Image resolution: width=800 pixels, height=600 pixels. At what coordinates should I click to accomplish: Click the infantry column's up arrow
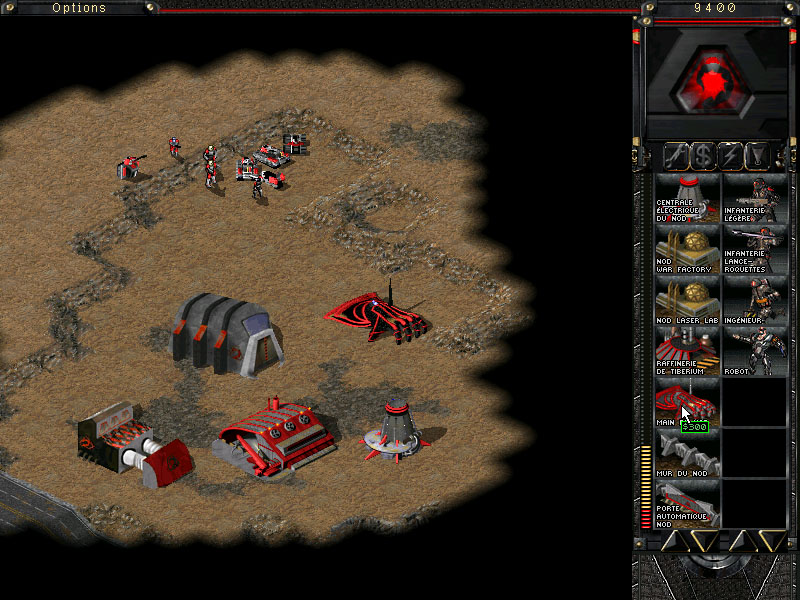coord(741,541)
